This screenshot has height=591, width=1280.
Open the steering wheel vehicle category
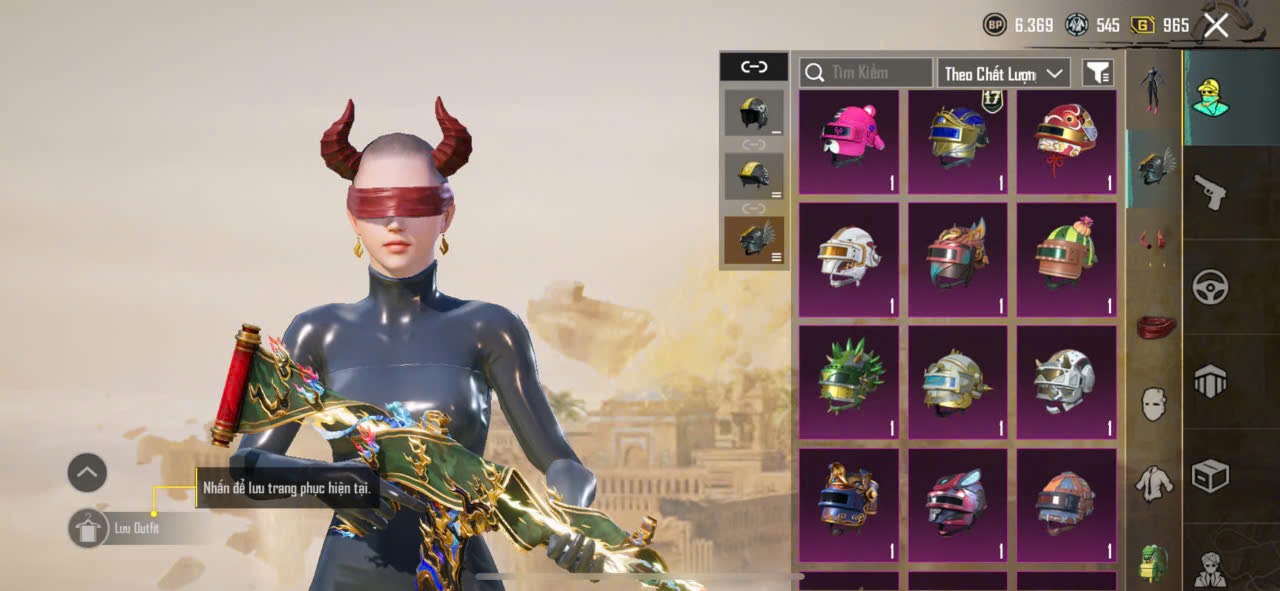(1210, 287)
